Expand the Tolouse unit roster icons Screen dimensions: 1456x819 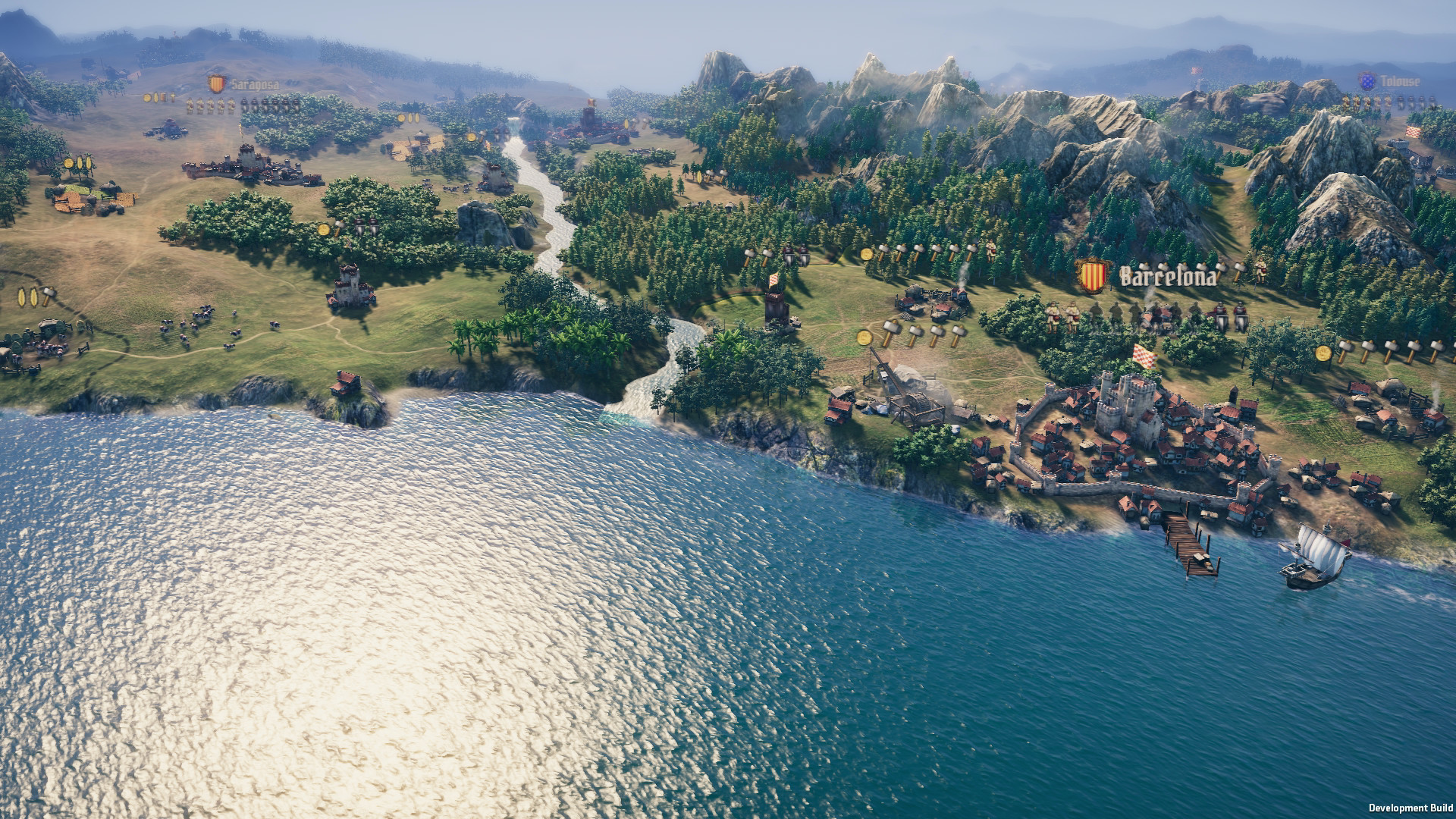(x=1391, y=102)
